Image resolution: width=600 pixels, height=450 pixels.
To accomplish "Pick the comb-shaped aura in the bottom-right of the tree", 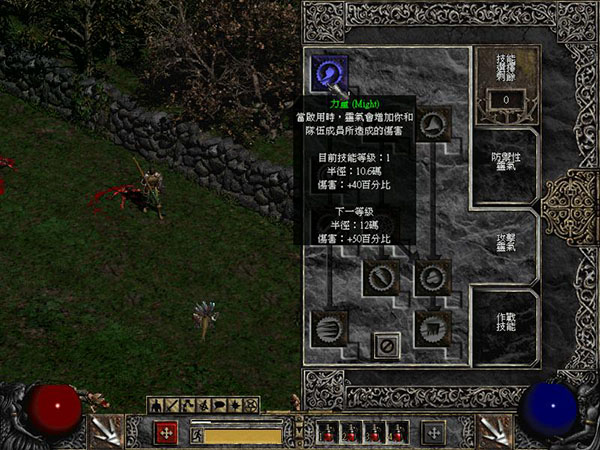I will point(432,326).
